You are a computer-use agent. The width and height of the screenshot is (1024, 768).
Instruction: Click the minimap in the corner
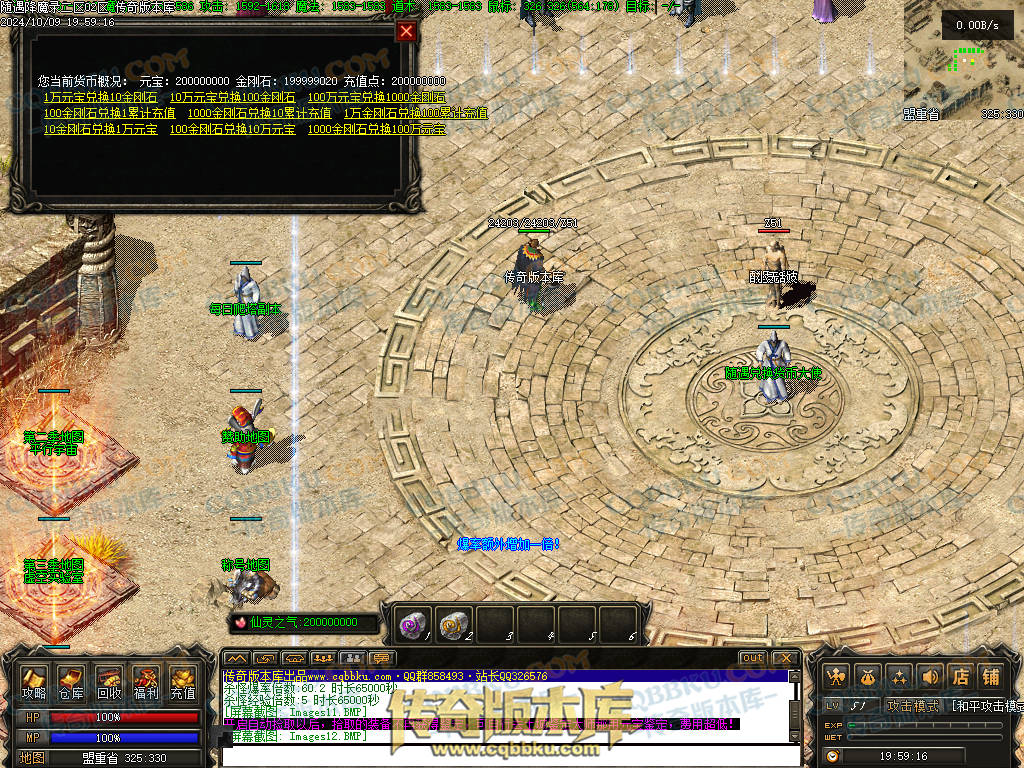pyautogui.click(x=963, y=60)
